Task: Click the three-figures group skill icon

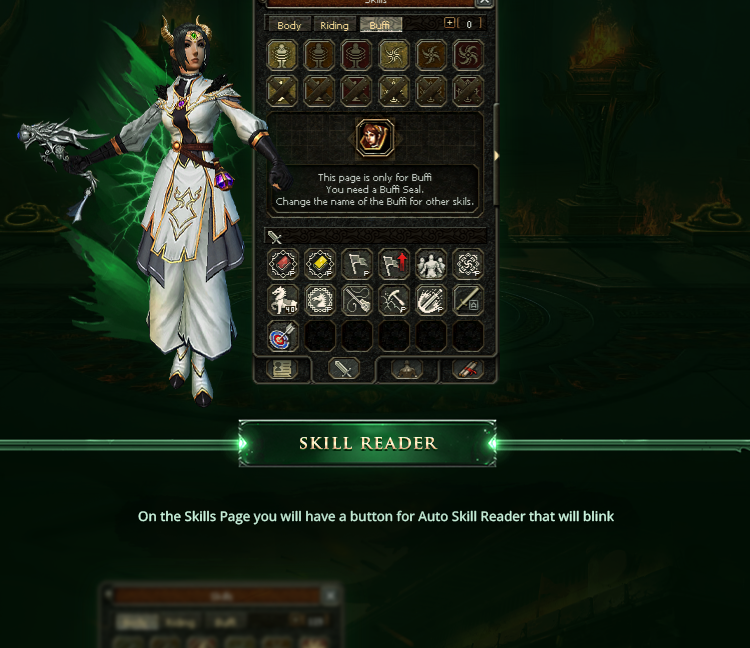Action: click(431, 265)
